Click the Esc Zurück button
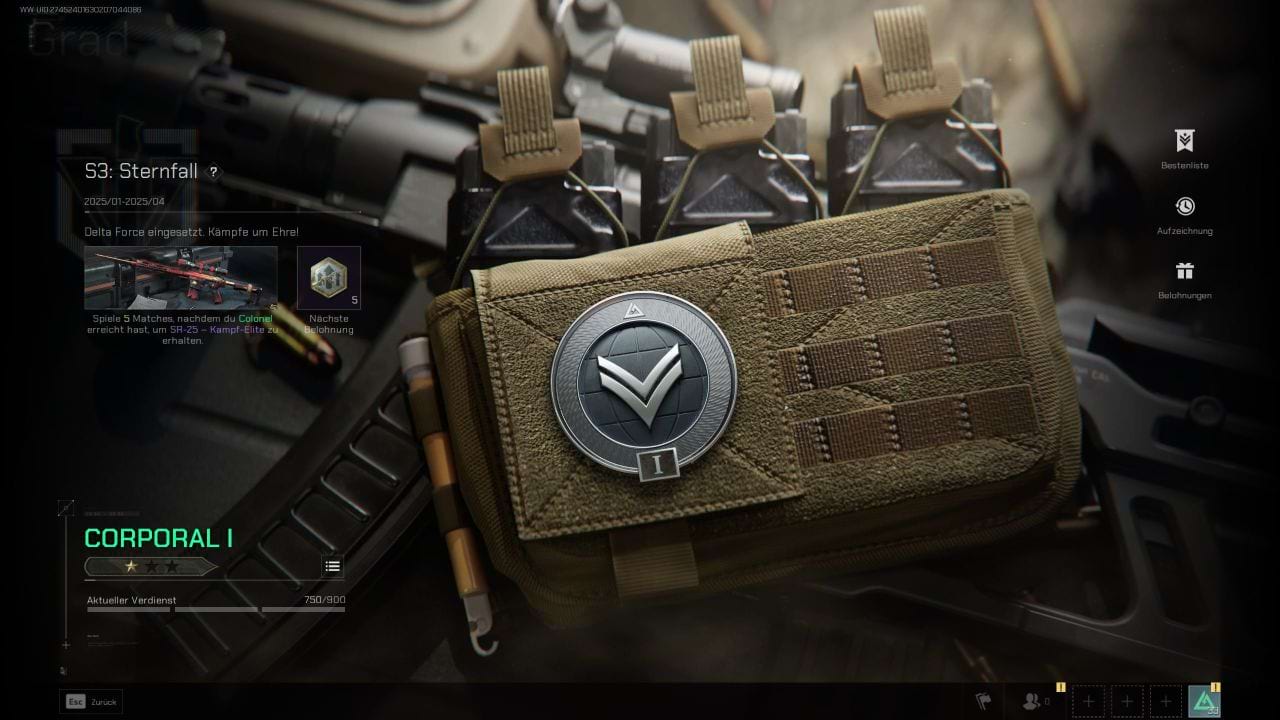The image size is (1280, 720). pyautogui.click(x=88, y=701)
